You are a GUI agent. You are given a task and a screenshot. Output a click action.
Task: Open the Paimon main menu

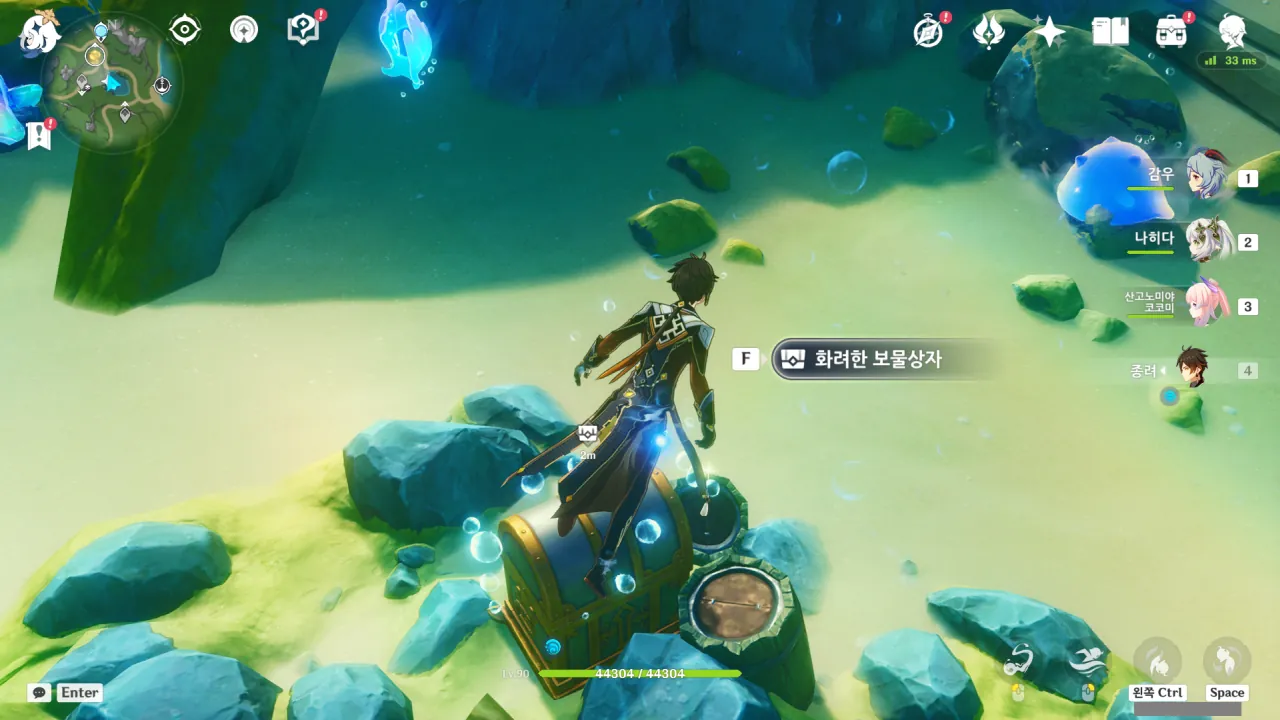coord(41,32)
